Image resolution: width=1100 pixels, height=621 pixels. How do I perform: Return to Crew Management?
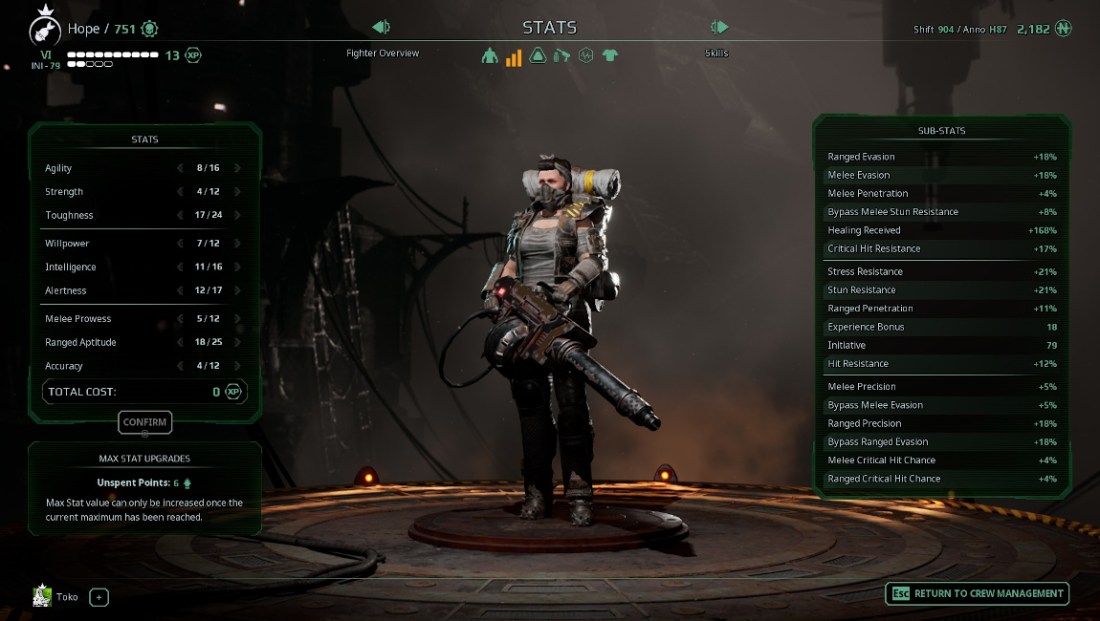(977, 593)
